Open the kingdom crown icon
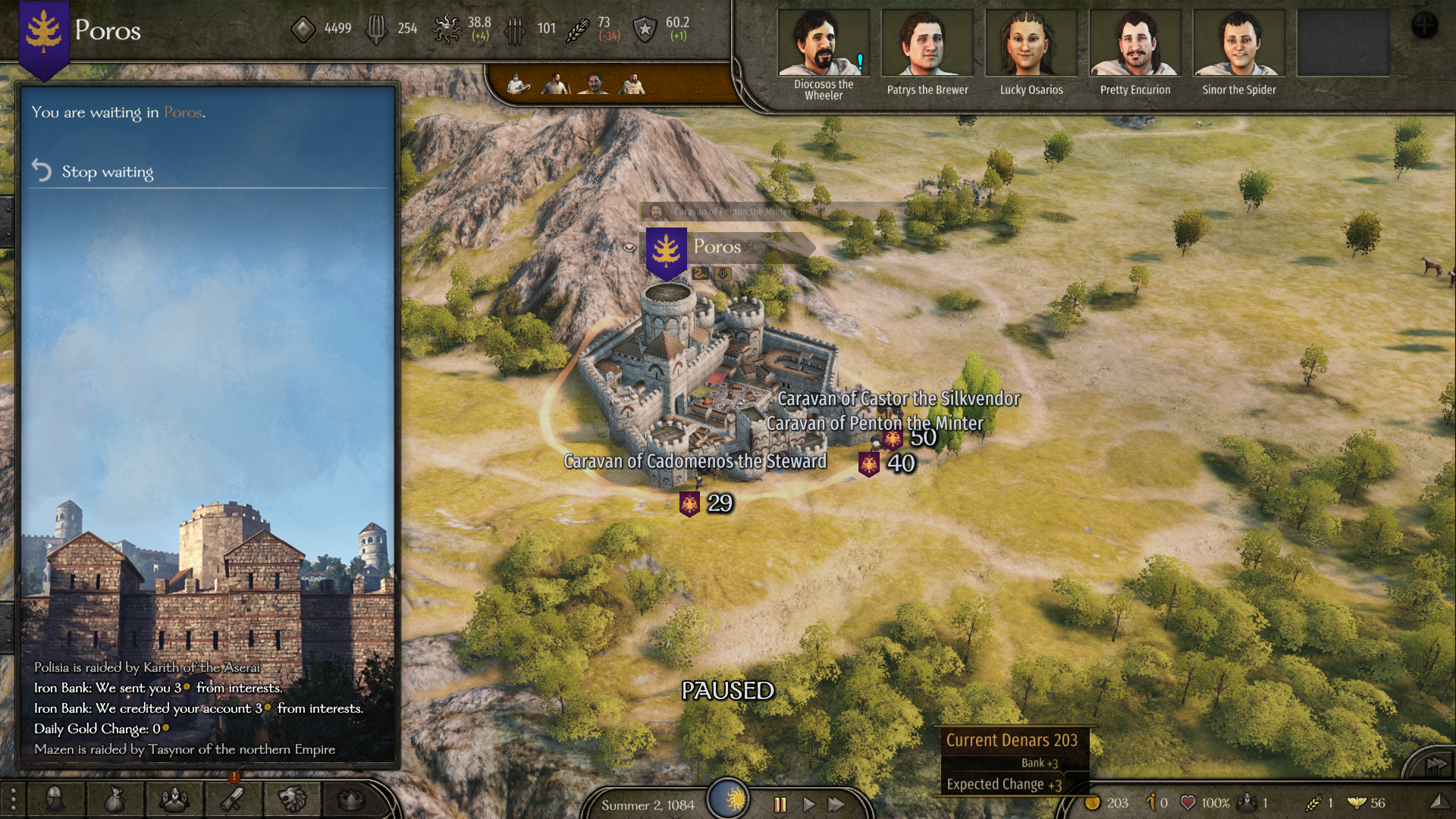 click(351, 799)
